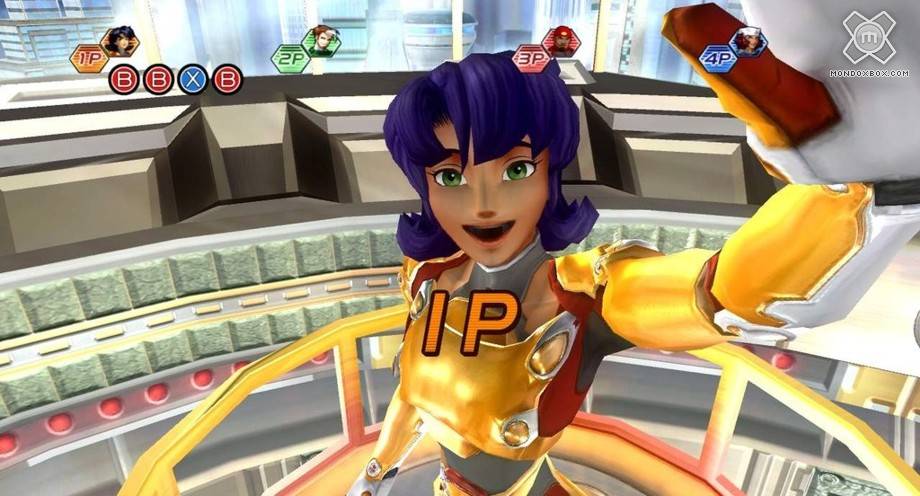The height and width of the screenshot is (496, 920).
Task: Select the 4P character portrait
Action: pos(746,41)
